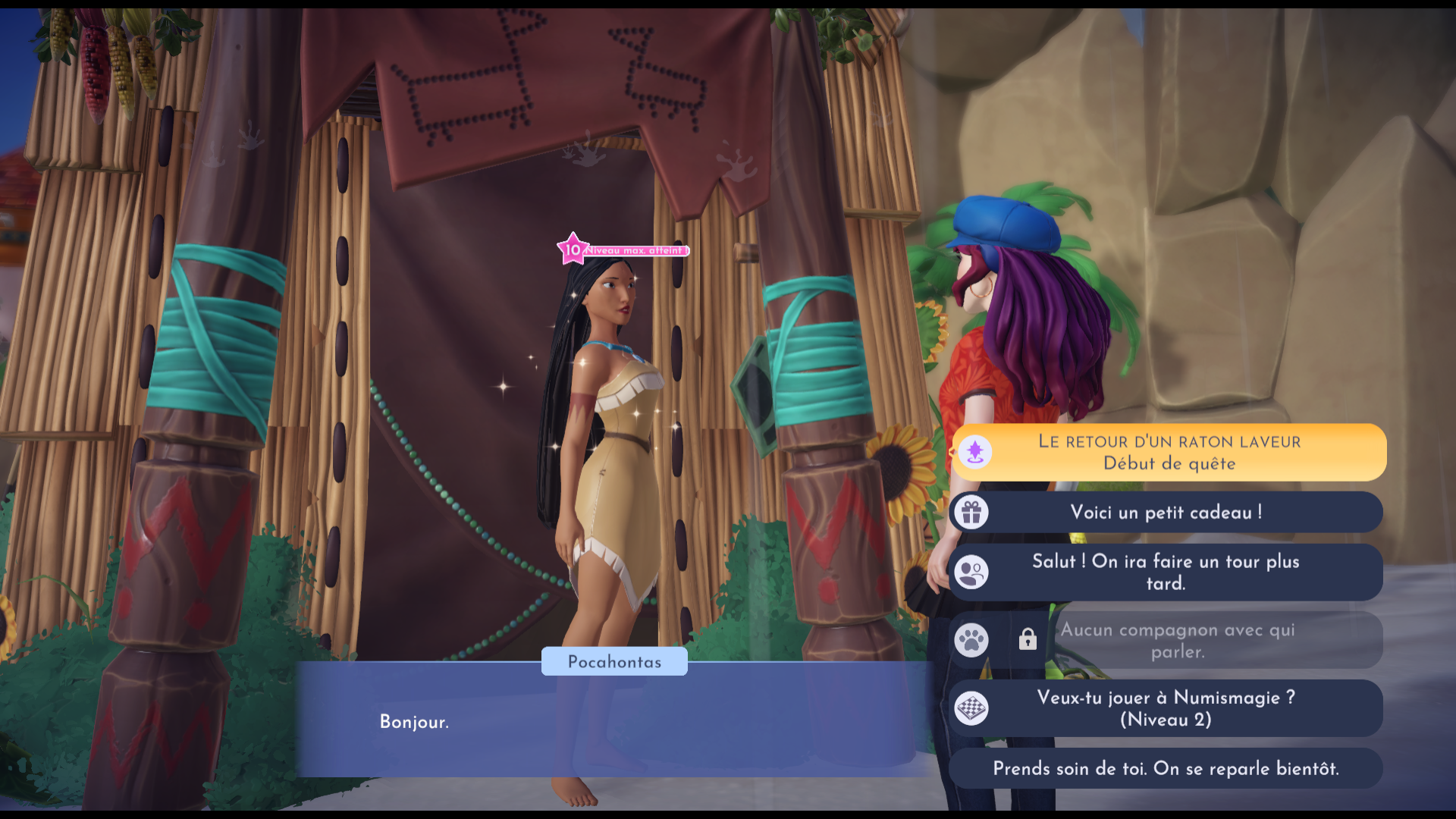Start the quest Le Retour d'un Raton Laveur
The image size is (1456, 819).
tap(1168, 452)
